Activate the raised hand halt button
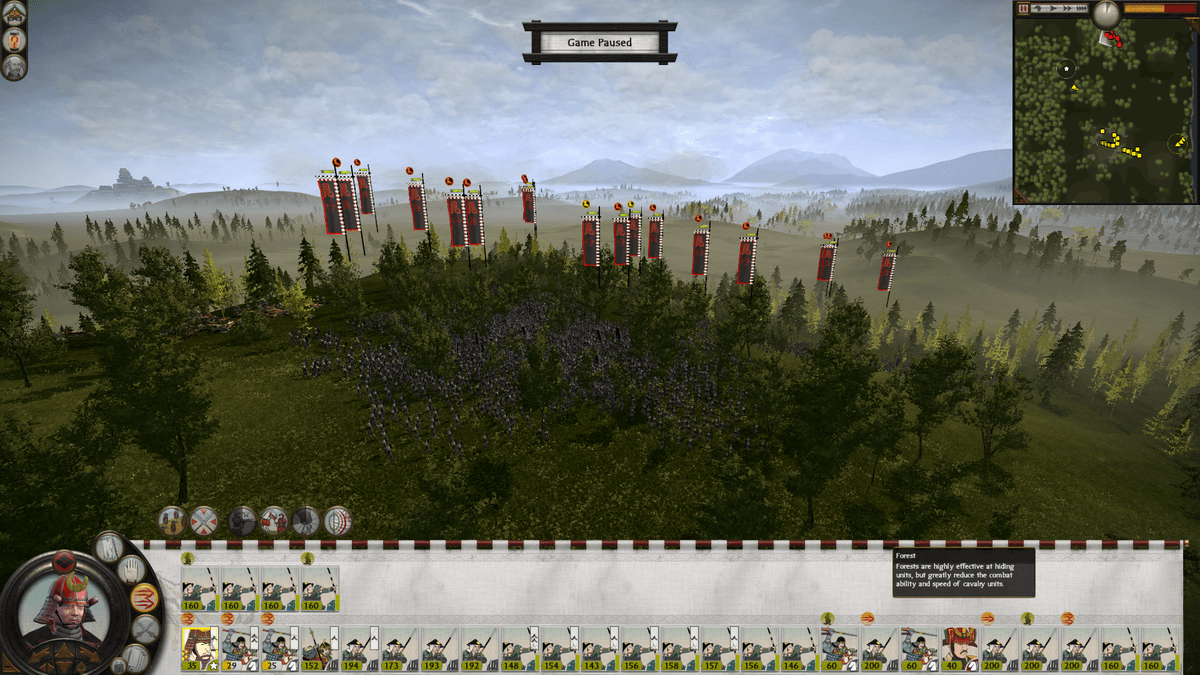Viewport: 1200px width, 675px height. 131,570
